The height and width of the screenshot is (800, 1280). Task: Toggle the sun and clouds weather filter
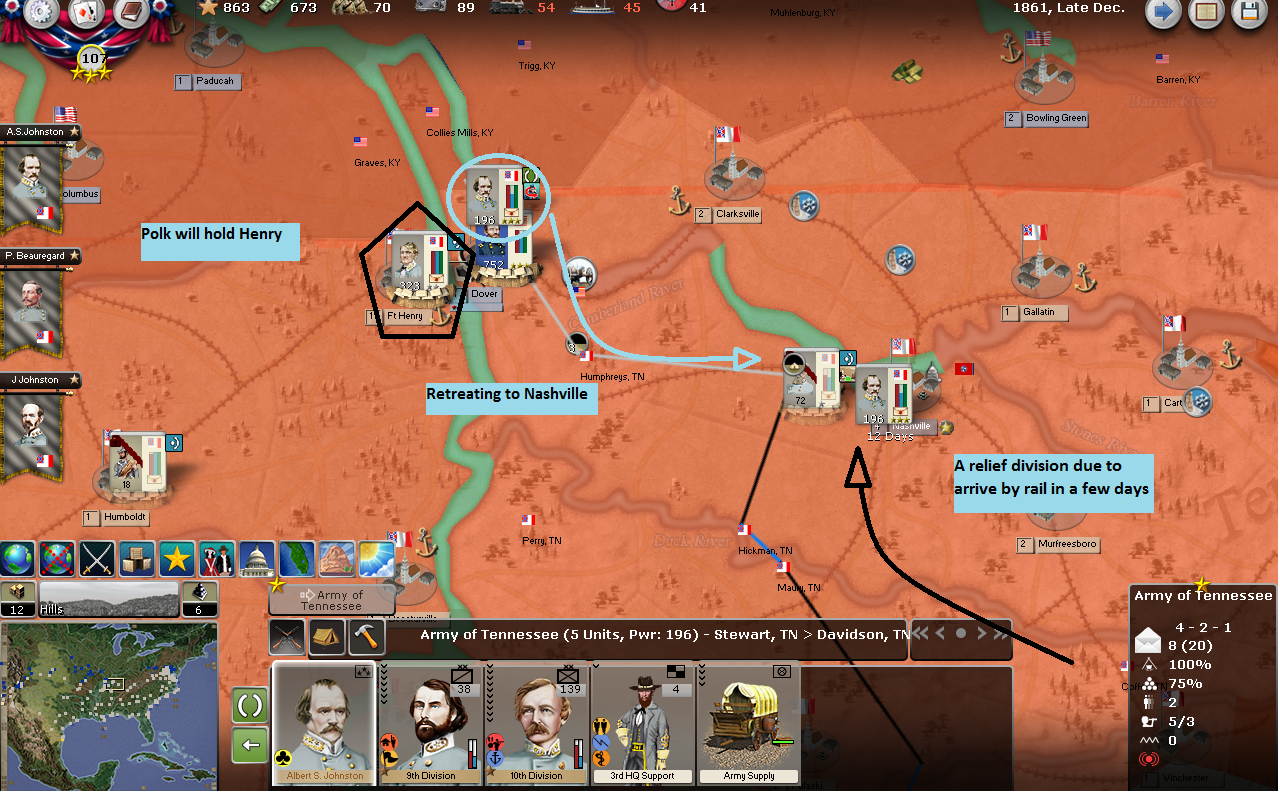coord(377,558)
